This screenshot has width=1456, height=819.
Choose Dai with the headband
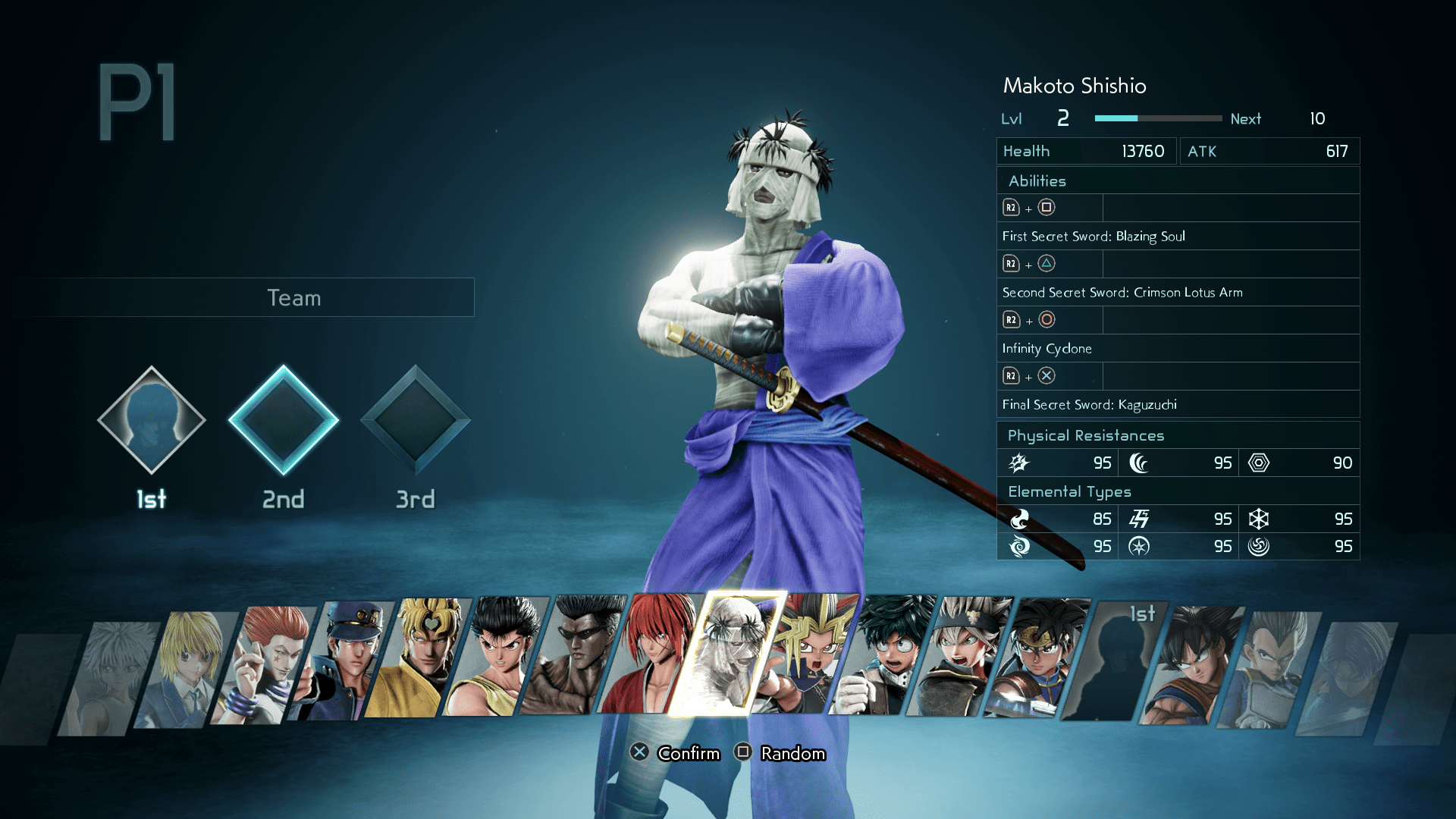(x=1039, y=658)
